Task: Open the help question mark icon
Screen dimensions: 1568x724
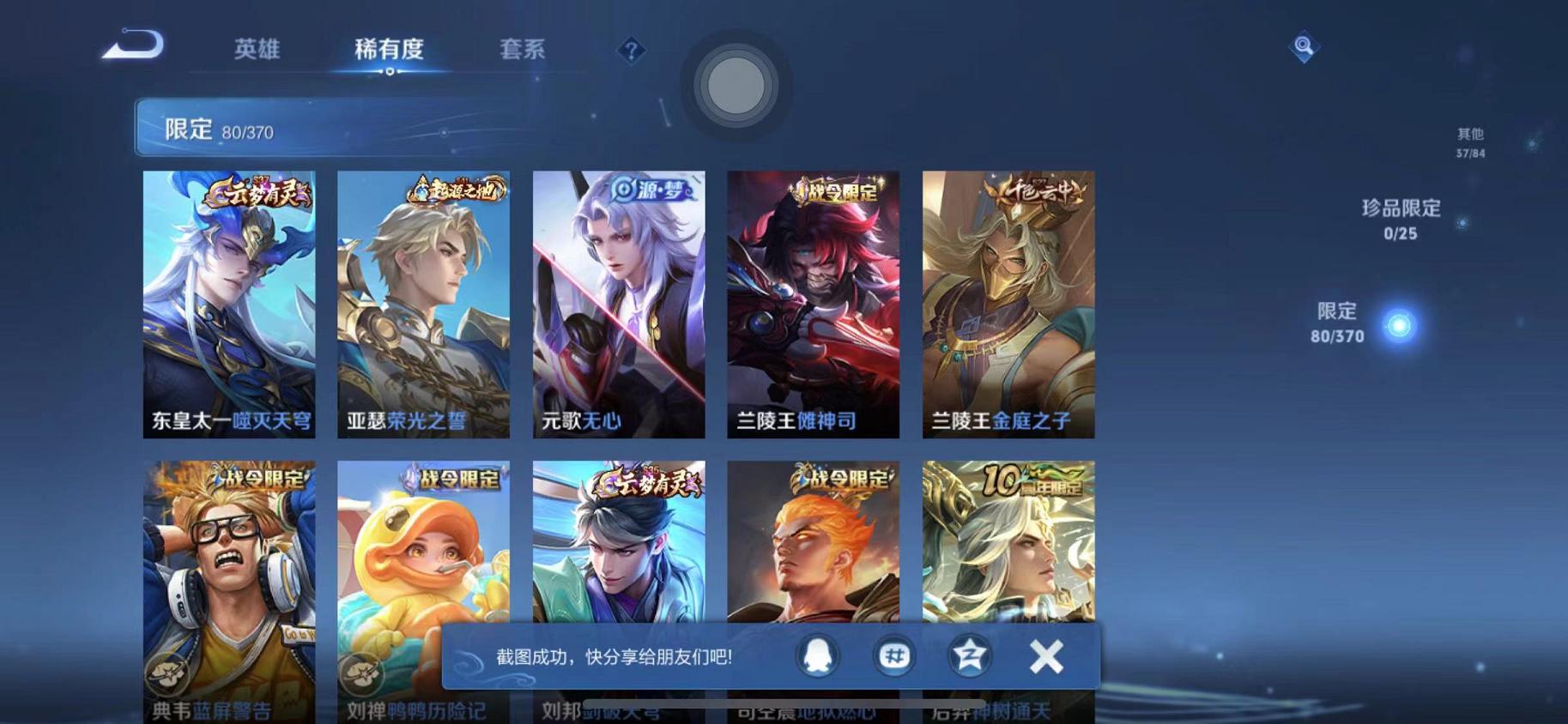Action: [x=632, y=51]
